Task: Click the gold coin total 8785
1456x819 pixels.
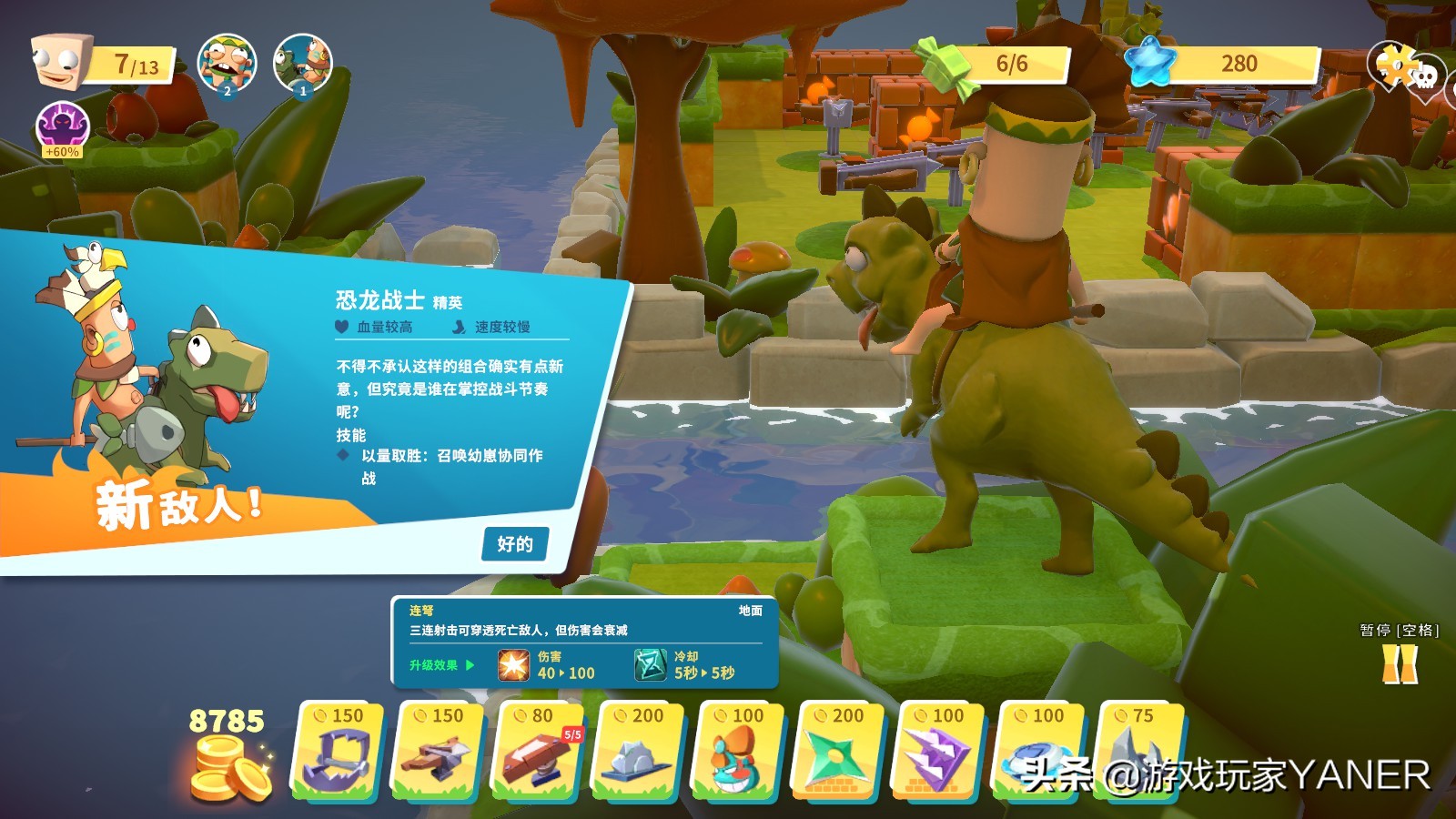Action: tap(227, 719)
